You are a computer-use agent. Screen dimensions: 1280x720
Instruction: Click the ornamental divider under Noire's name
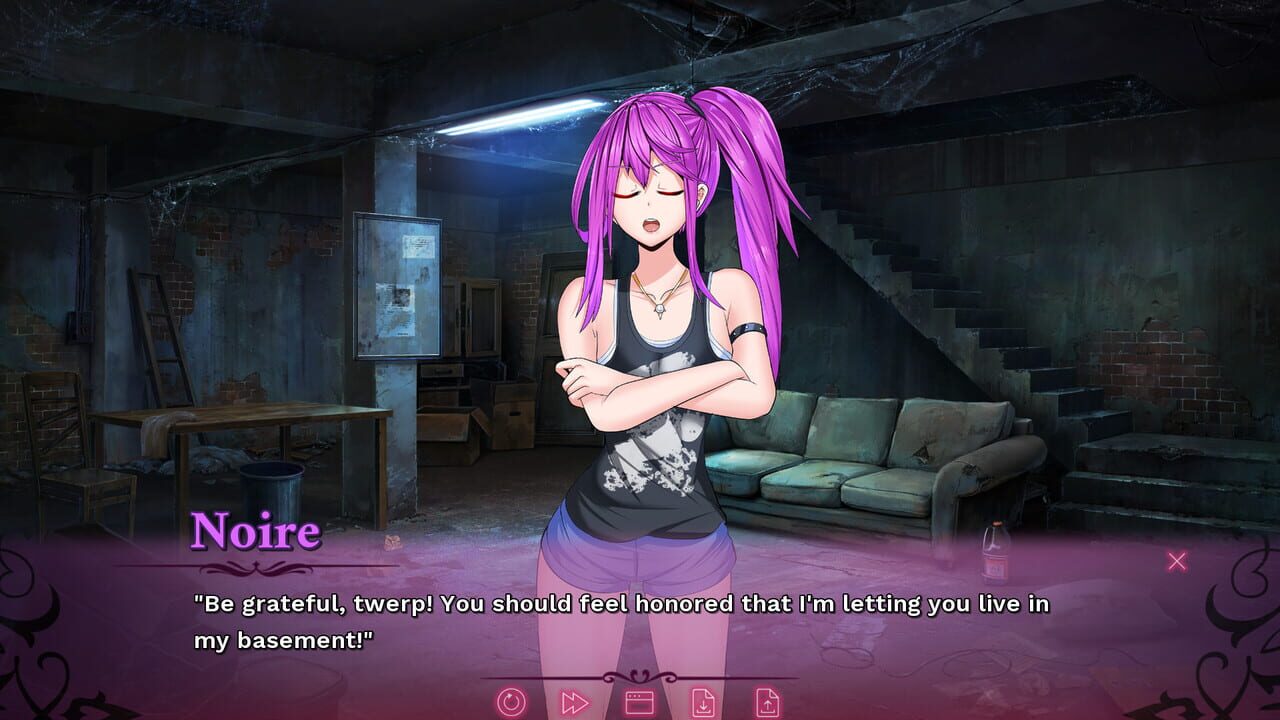point(255,567)
